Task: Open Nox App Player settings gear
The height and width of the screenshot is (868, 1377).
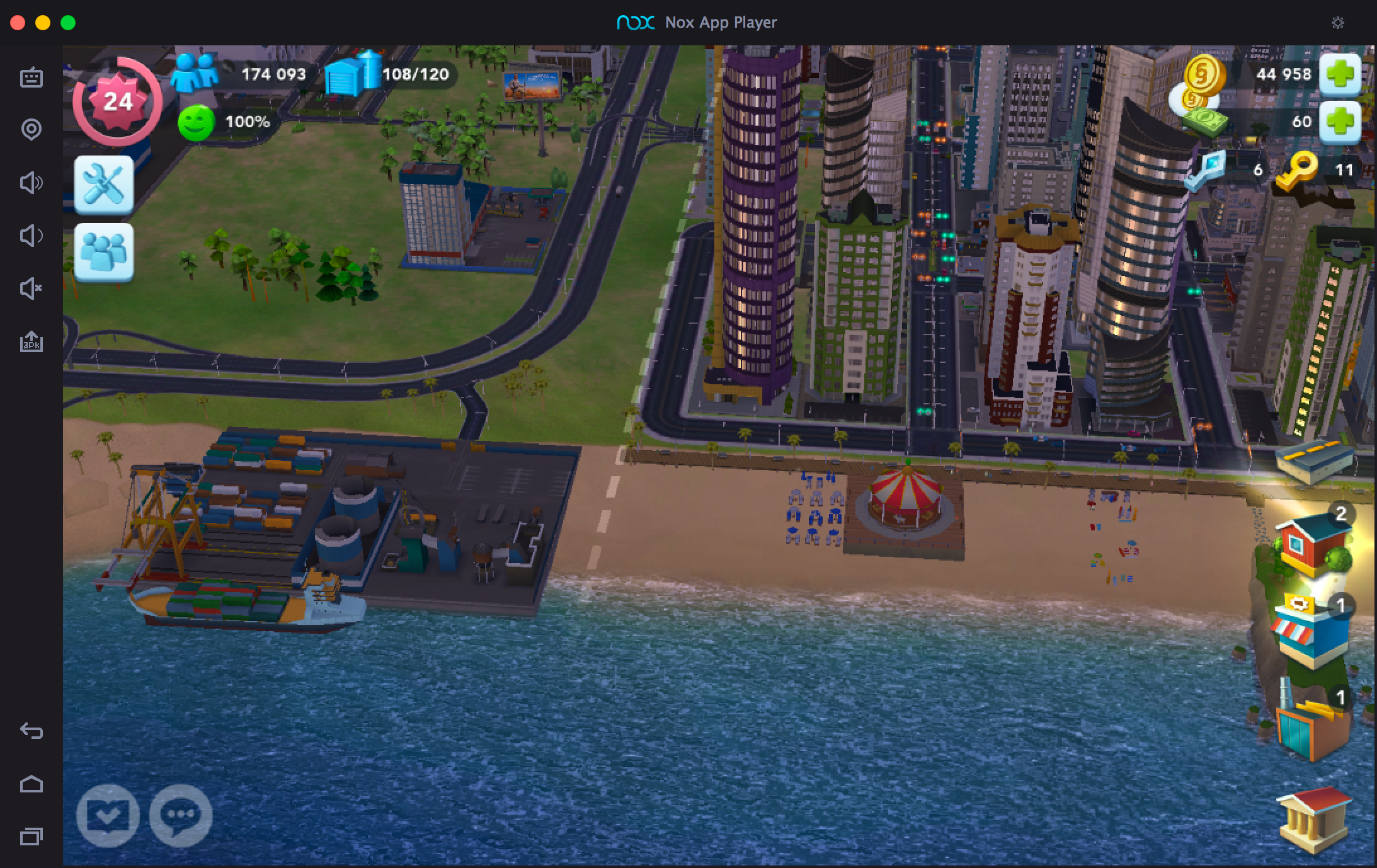Action: tap(1338, 23)
